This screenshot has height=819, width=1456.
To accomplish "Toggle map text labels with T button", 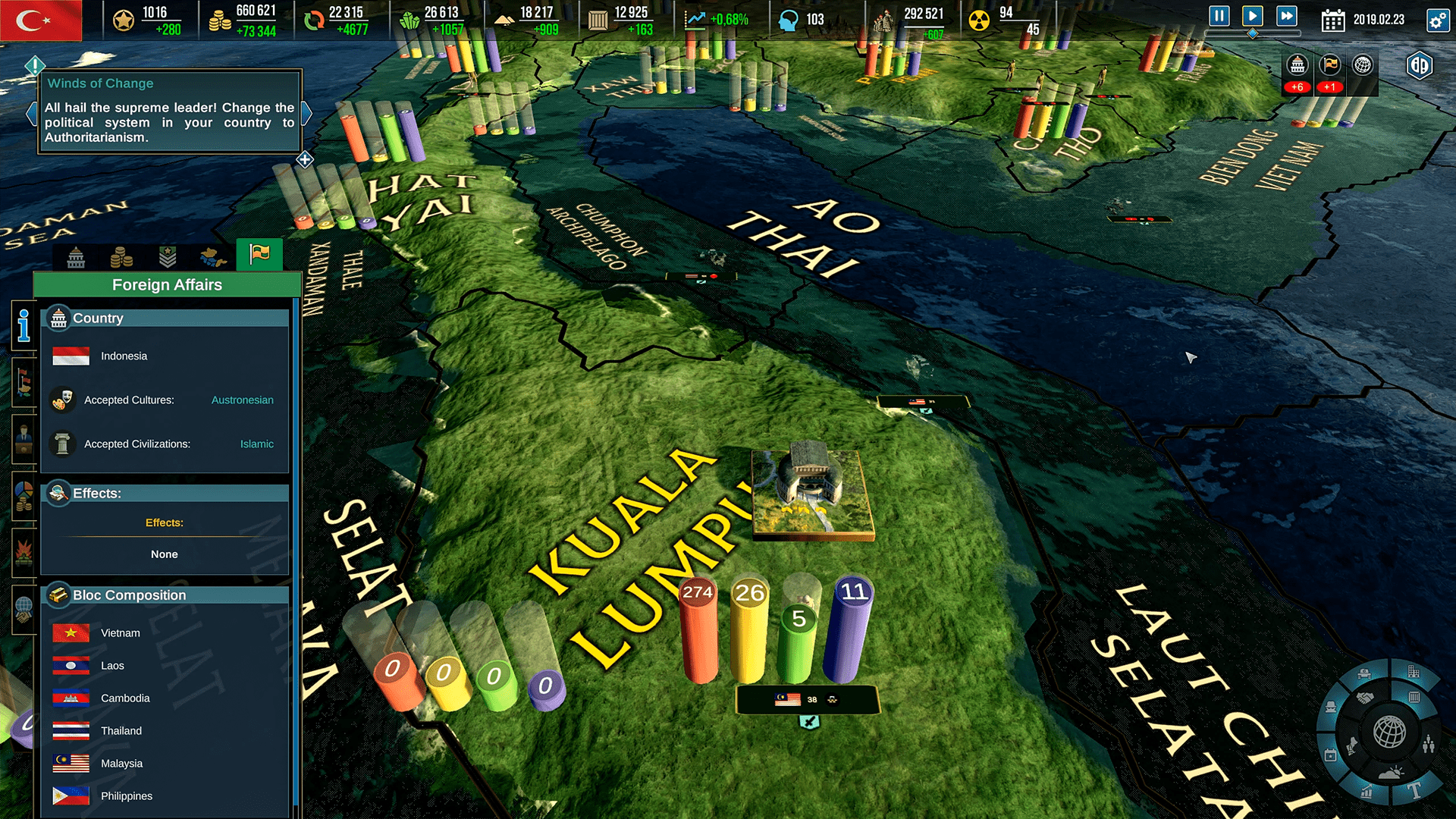I will pos(1415,791).
